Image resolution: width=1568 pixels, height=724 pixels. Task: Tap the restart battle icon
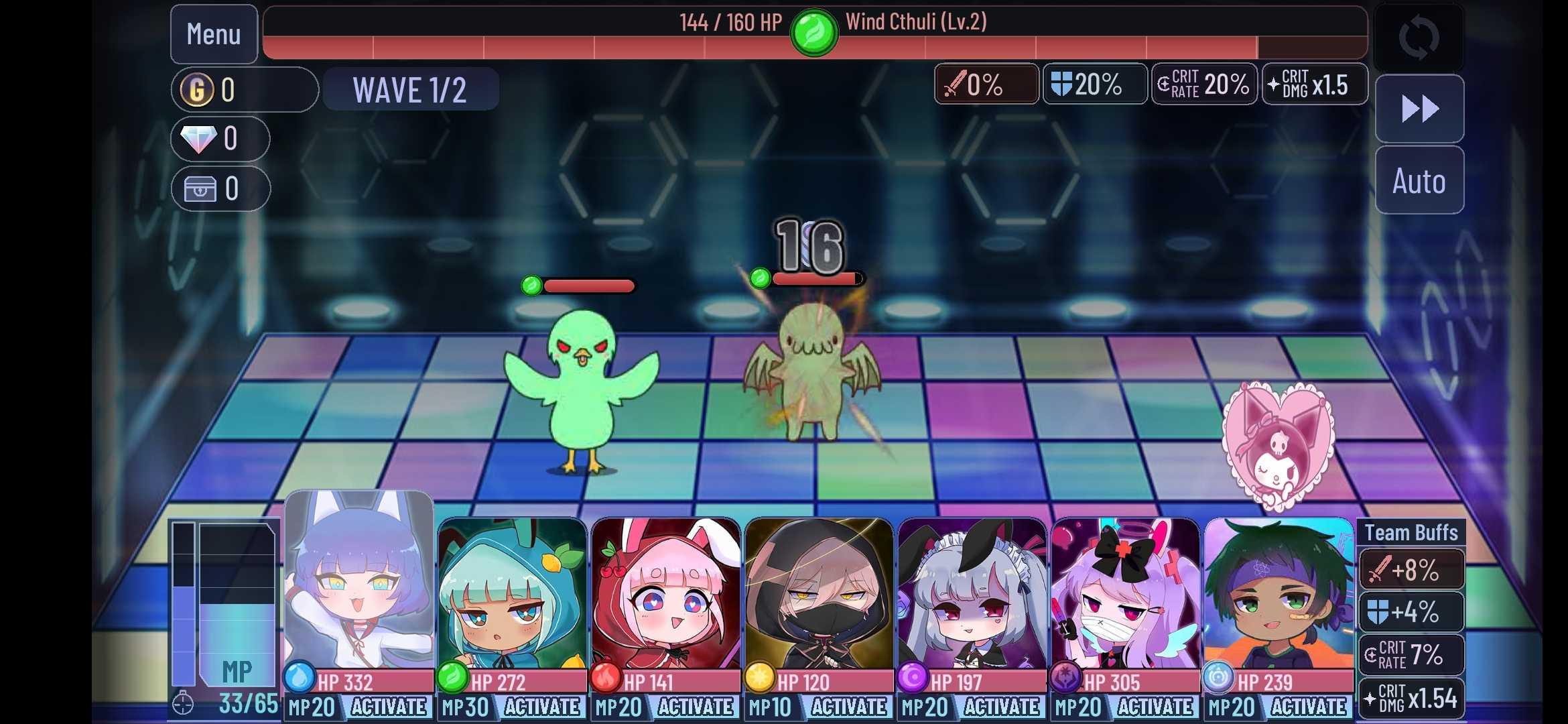coord(1419,37)
